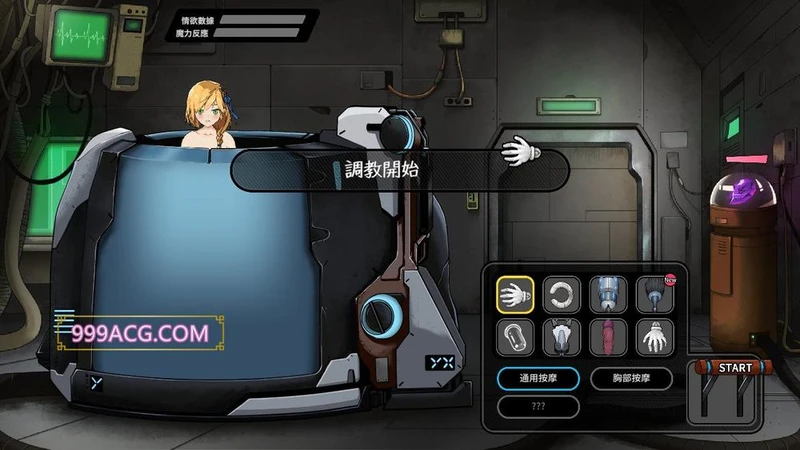This screenshot has width=800, height=450.
Task: Select the multi-fingered white hand tool
Action: (655, 337)
